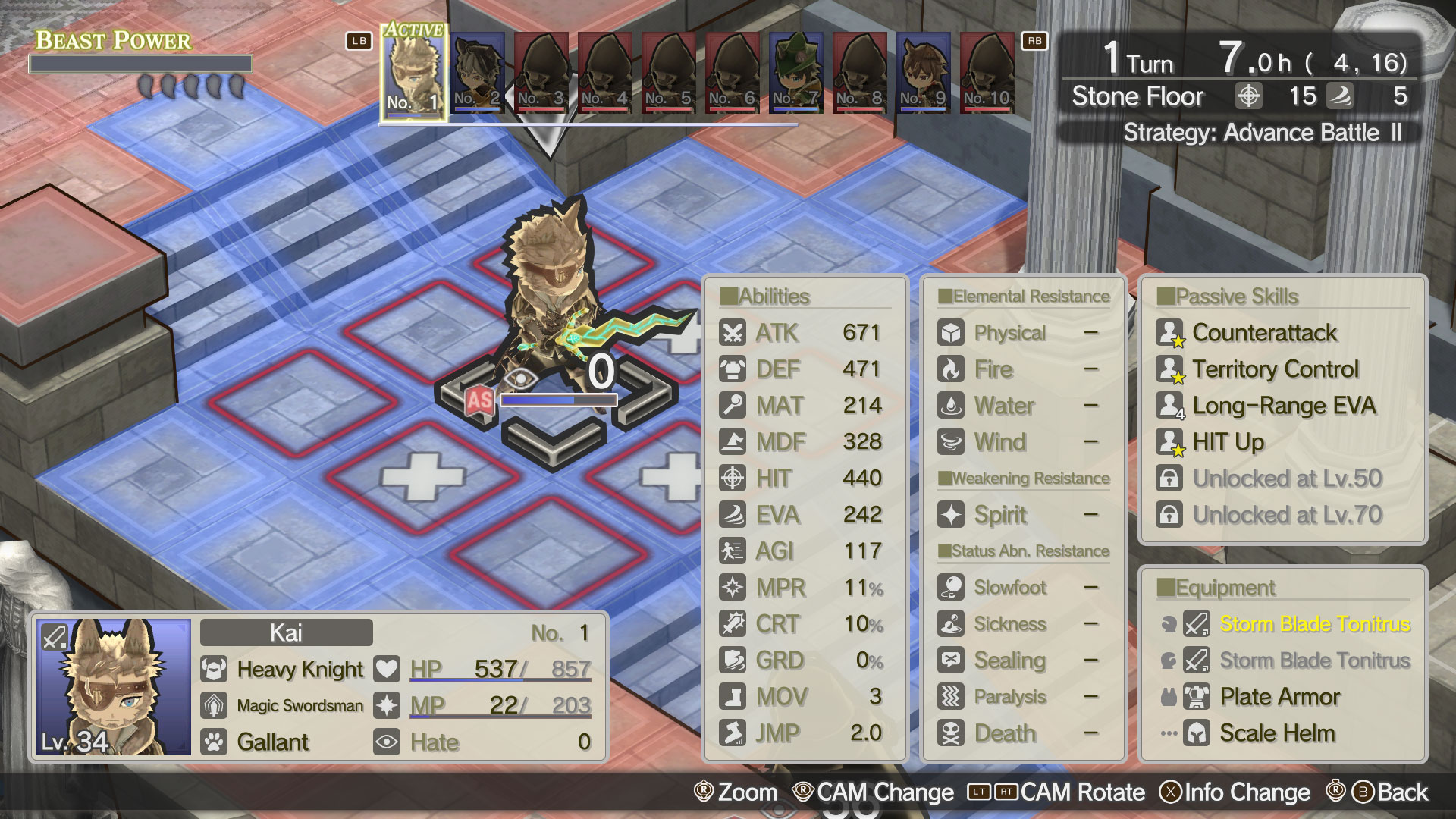The width and height of the screenshot is (1456, 819).
Task: Select the Counterattack passive skill
Action: pos(1264,333)
